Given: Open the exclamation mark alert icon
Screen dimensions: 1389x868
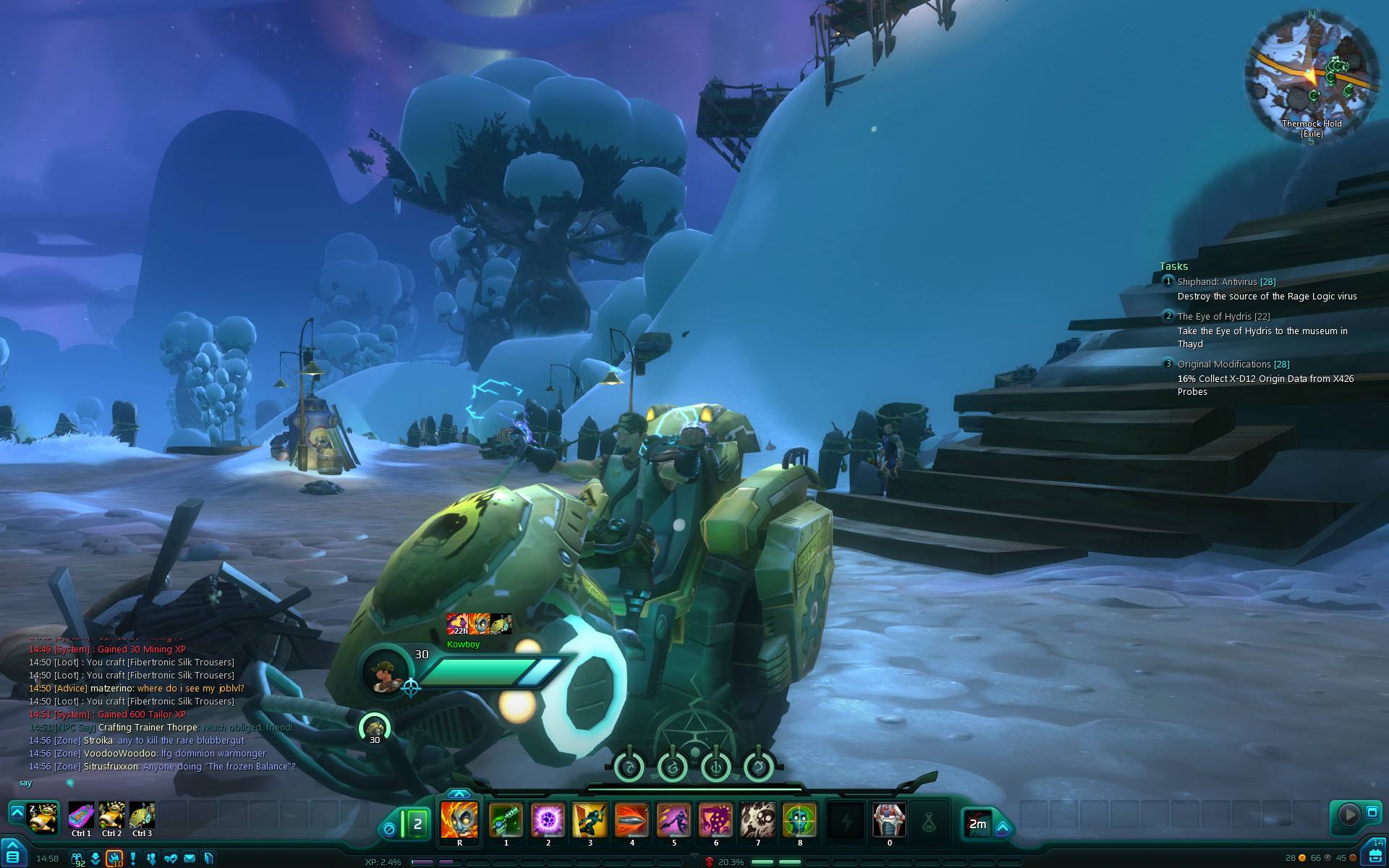Looking at the screenshot, I should pos(133,859).
